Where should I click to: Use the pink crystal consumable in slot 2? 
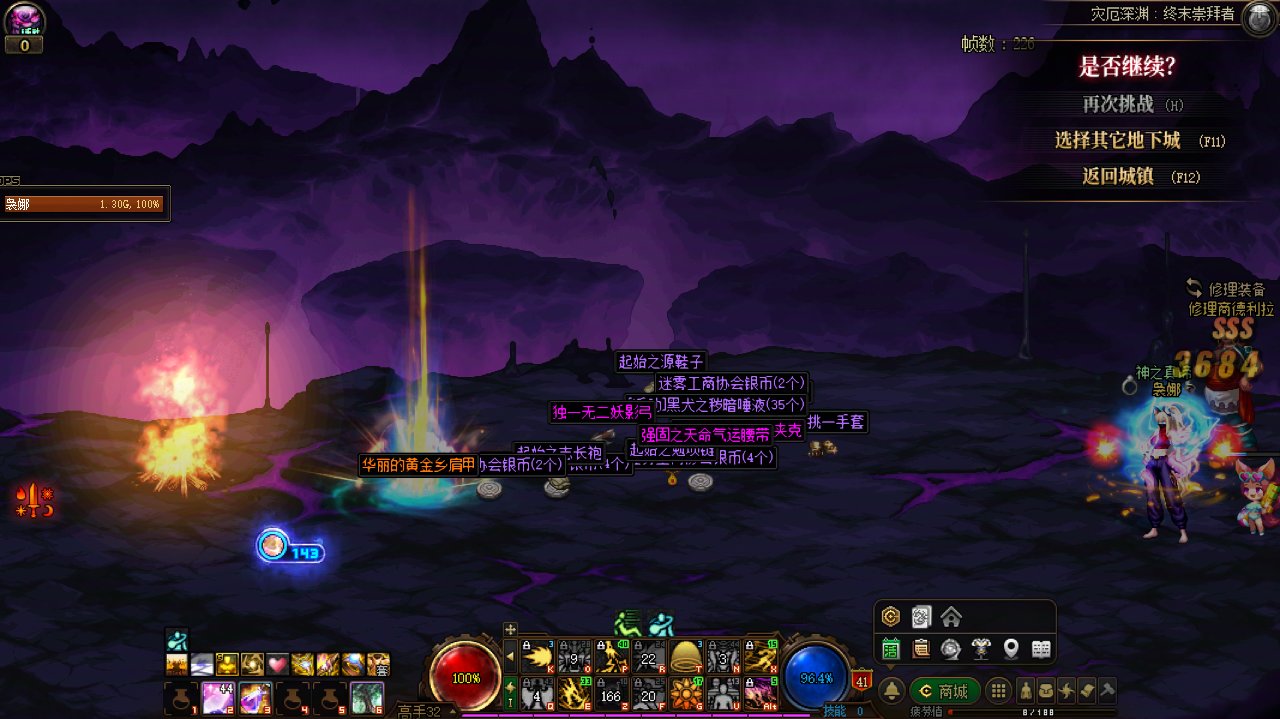tap(219, 697)
